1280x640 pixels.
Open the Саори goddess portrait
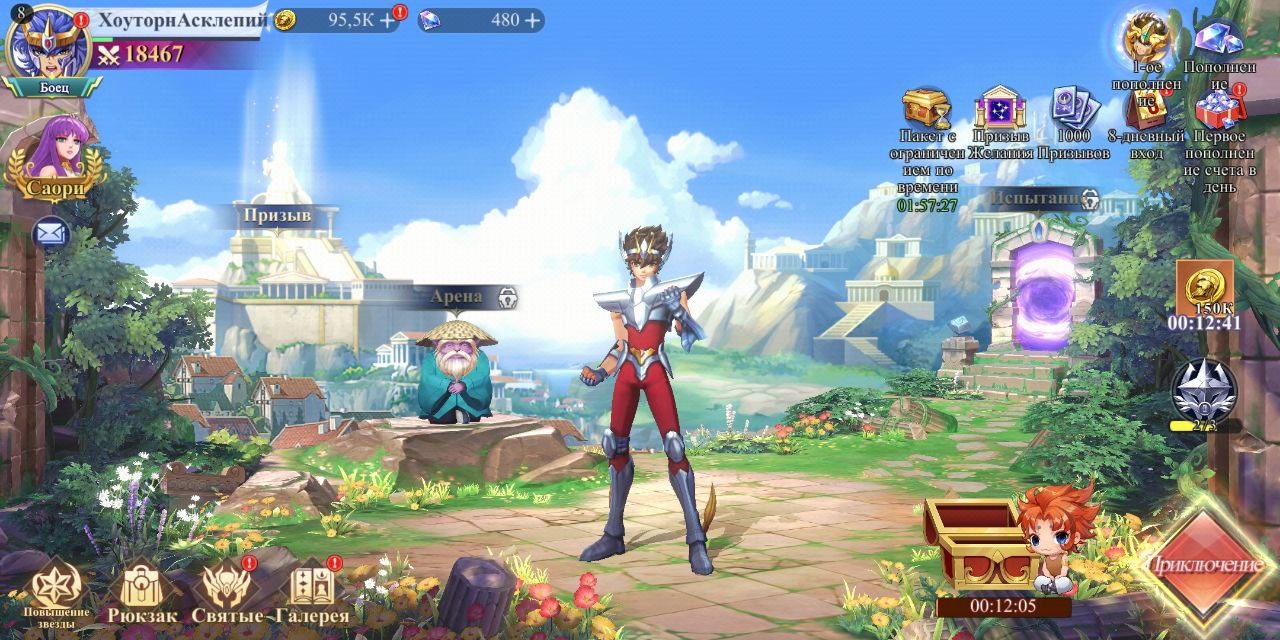56,158
